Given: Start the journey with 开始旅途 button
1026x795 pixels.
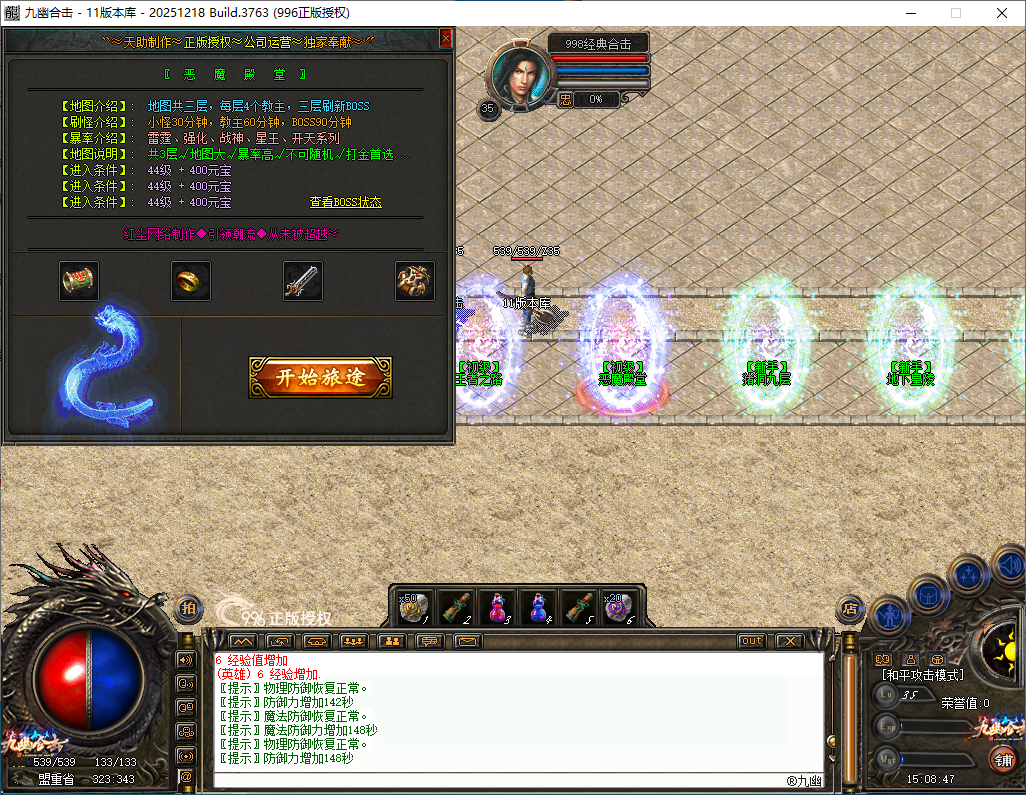Looking at the screenshot, I should tap(320, 377).
